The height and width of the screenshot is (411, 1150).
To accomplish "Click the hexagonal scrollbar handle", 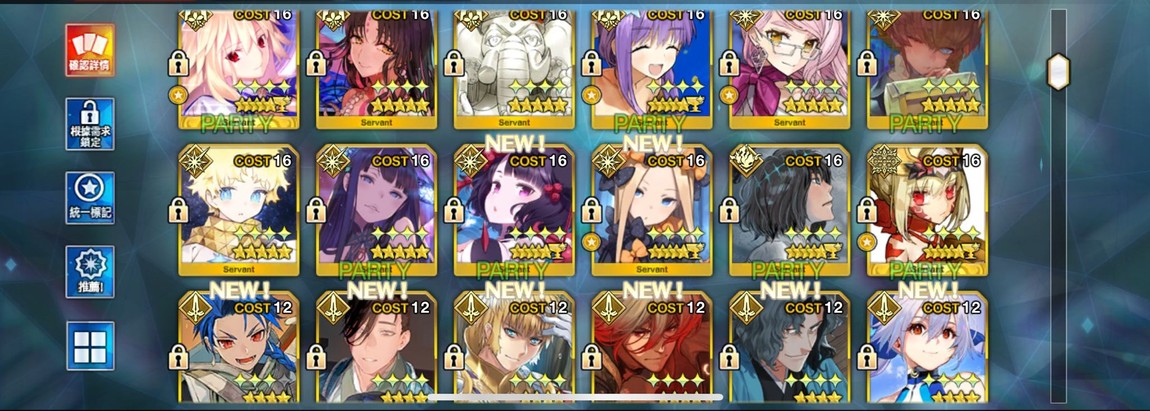I will (x=1057, y=71).
